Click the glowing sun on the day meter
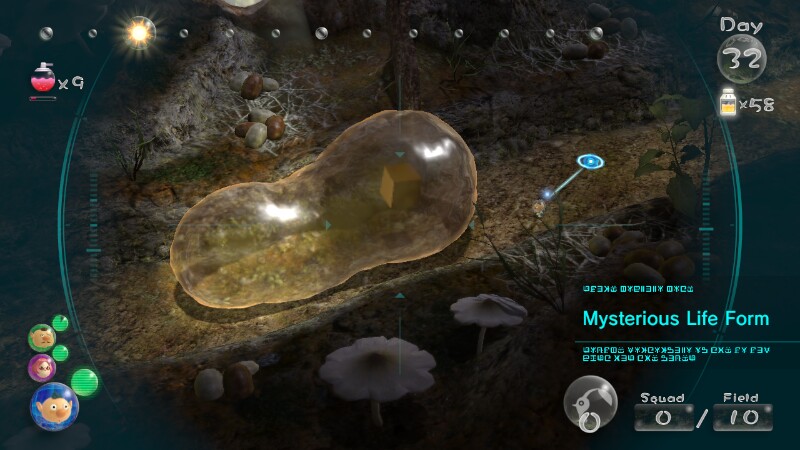This screenshot has height=450, width=800. [x=137, y=34]
